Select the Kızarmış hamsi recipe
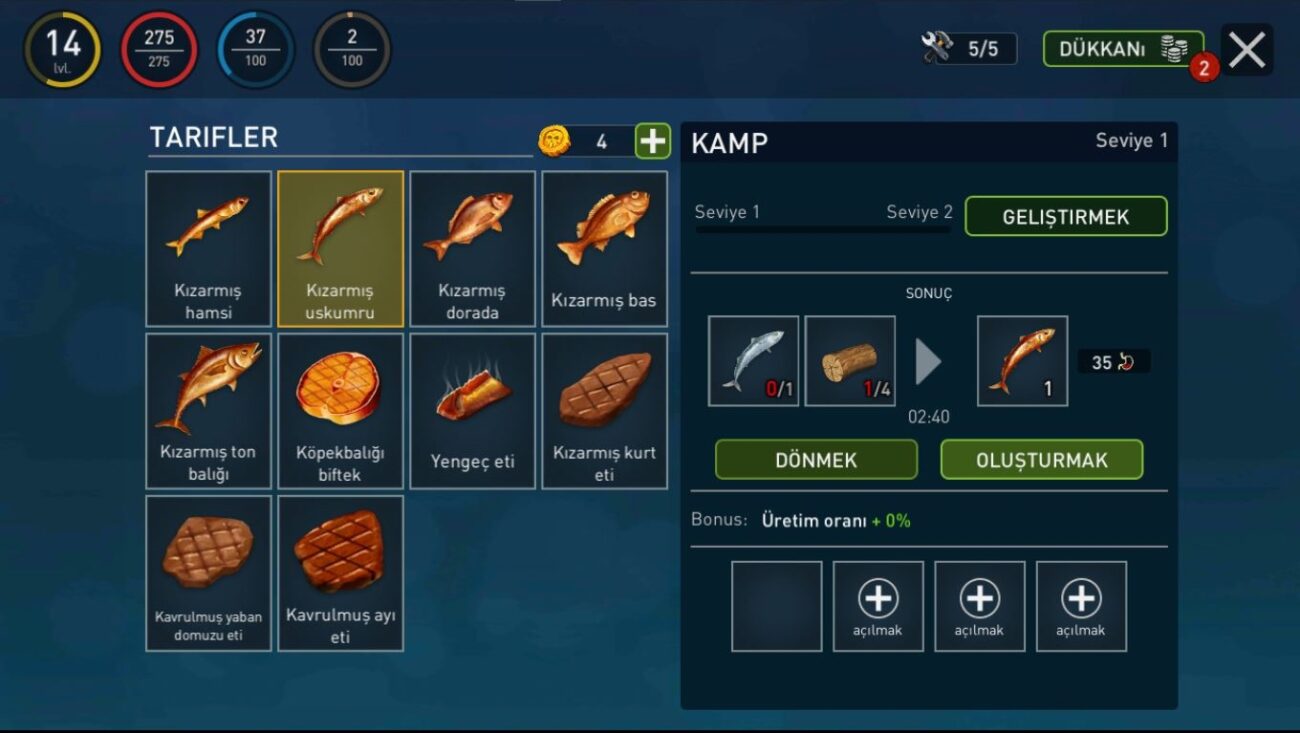This screenshot has height=733, width=1300. pyautogui.click(x=208, y=249)
